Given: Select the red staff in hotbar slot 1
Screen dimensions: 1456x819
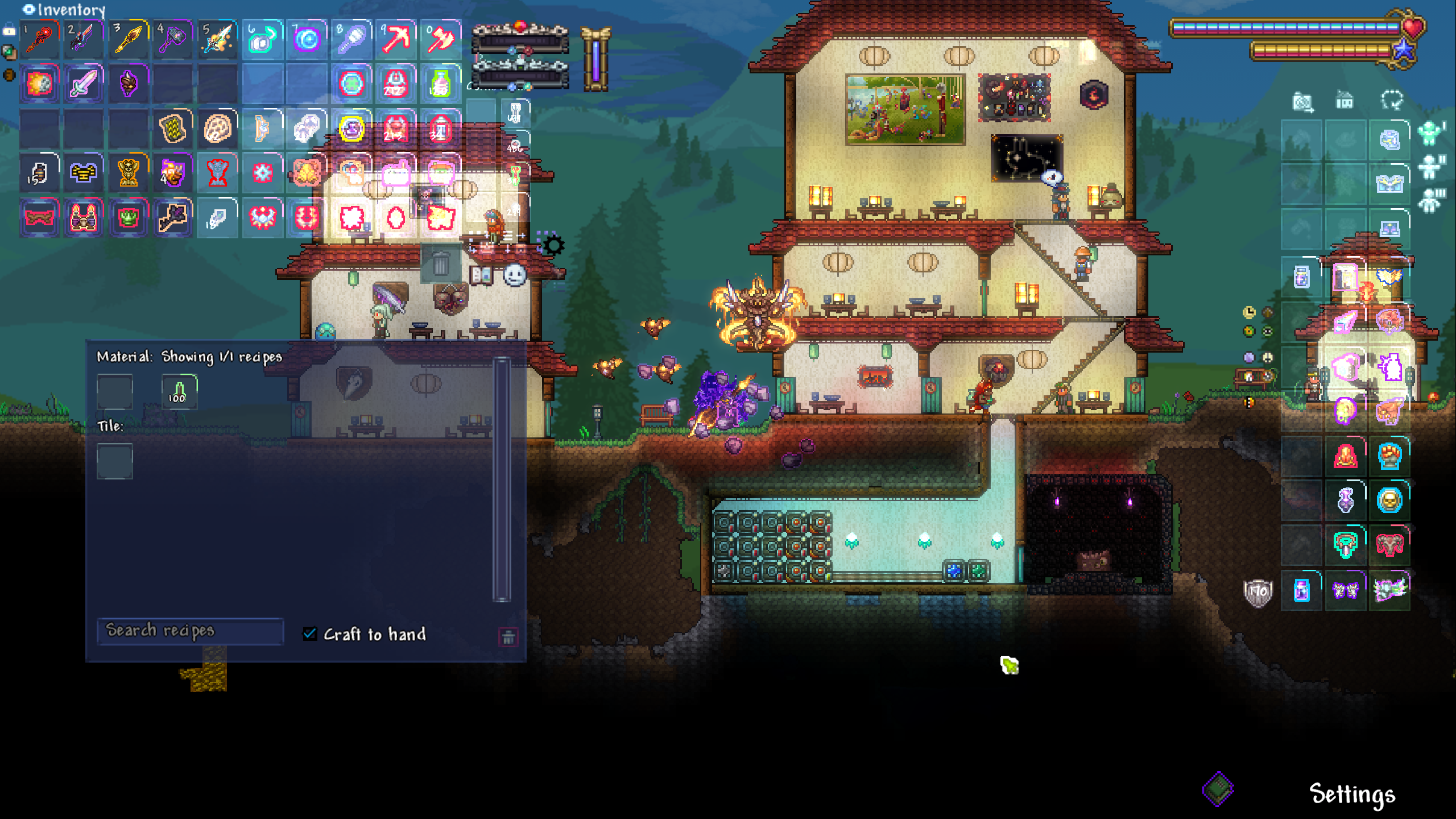Looking at the screenshot, I should 39,40.
